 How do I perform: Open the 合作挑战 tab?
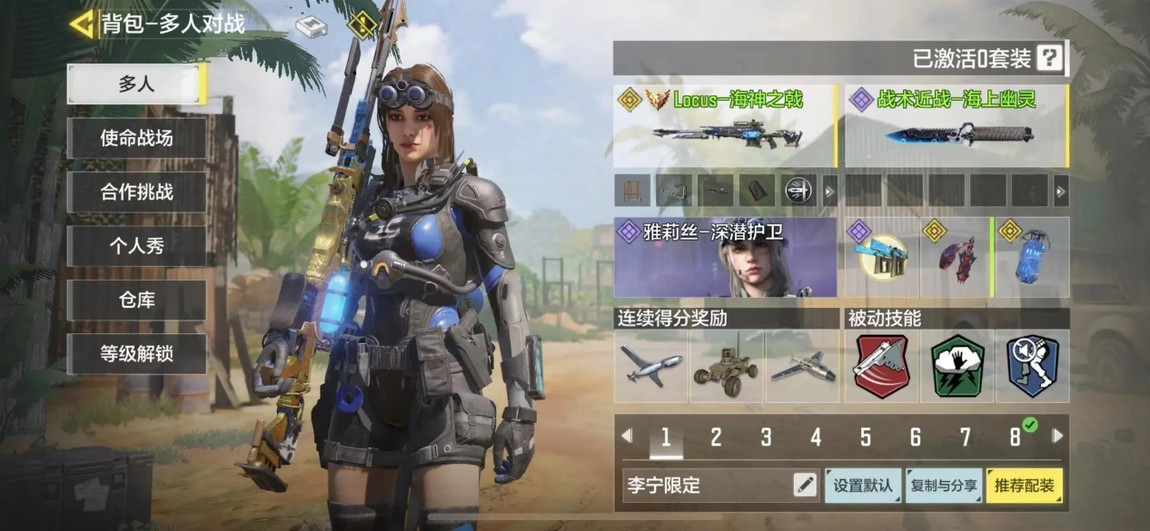(x=137, y=192)
